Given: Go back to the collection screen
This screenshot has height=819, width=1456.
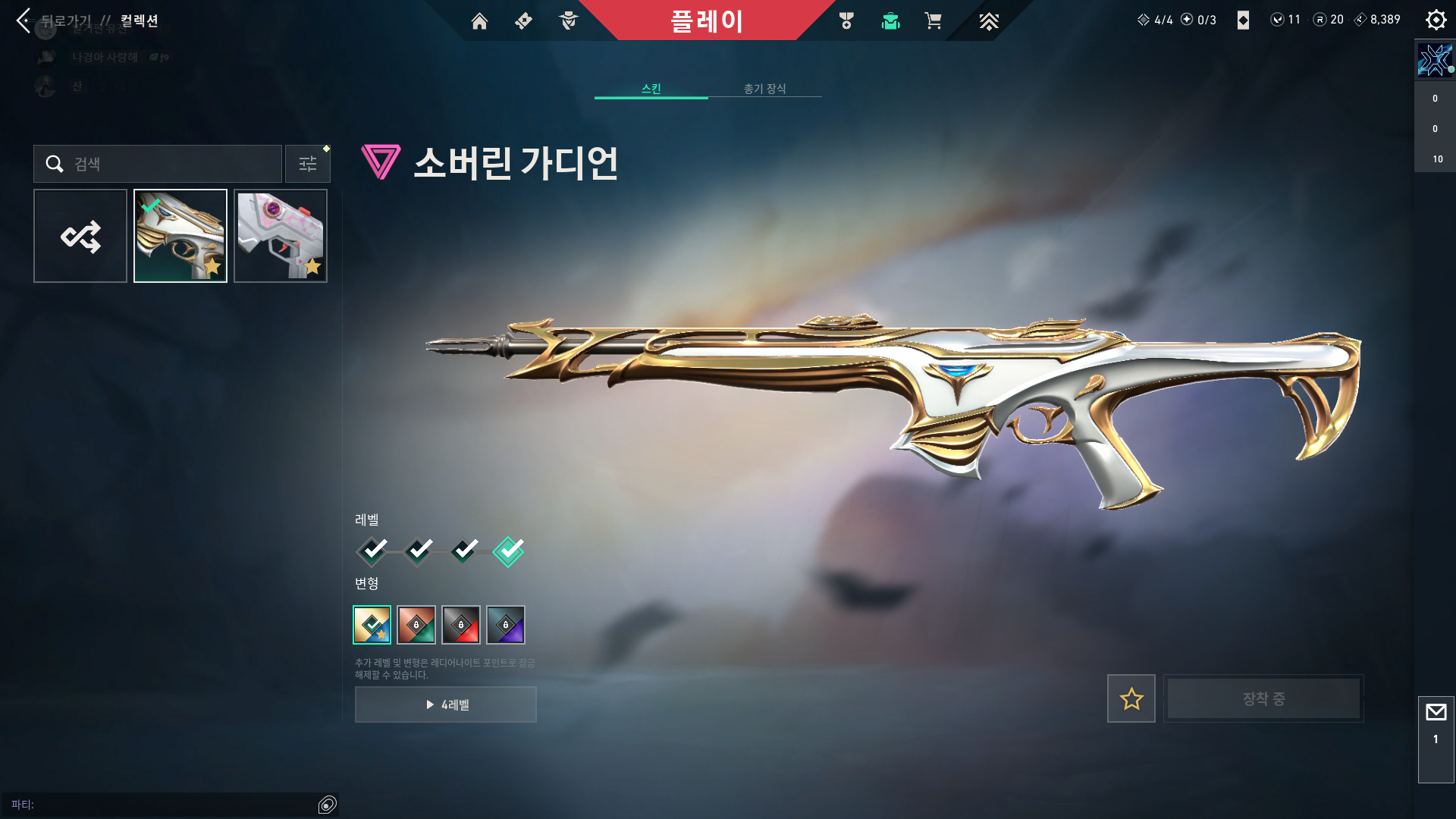Looking at the screenshot, I should (24, 20).
